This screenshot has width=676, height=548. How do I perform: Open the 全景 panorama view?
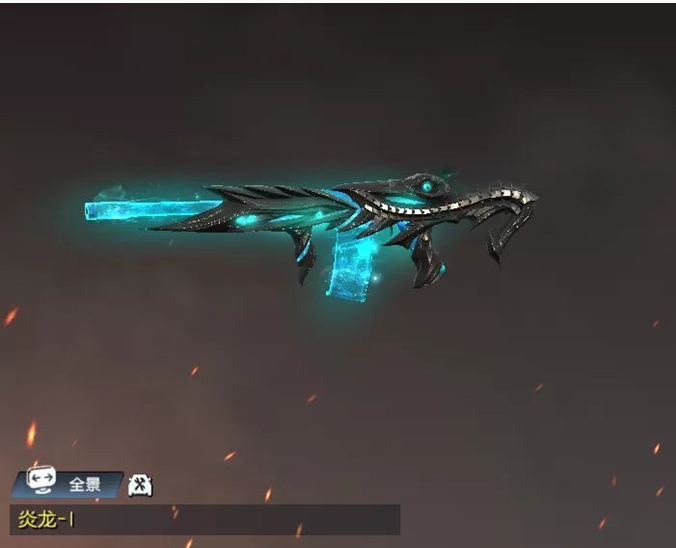(x=68, y=484)
